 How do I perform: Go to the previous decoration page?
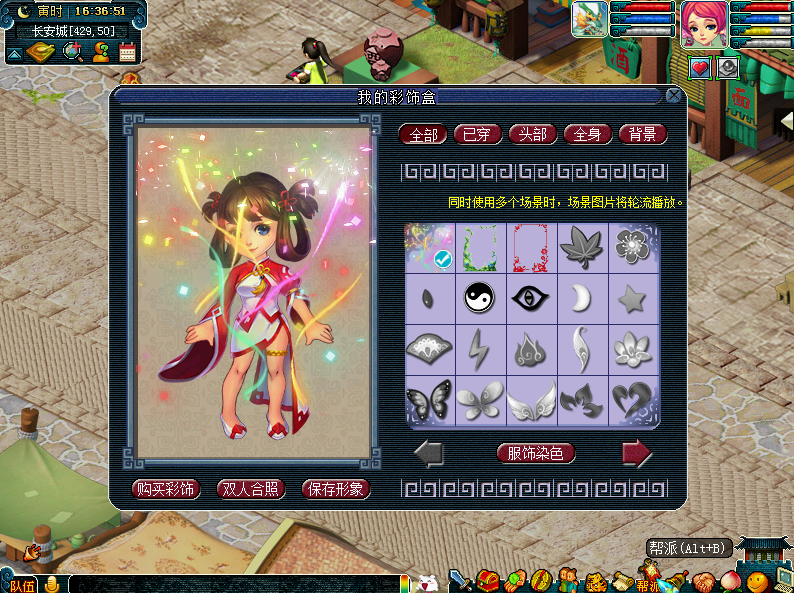coord(429,454)
